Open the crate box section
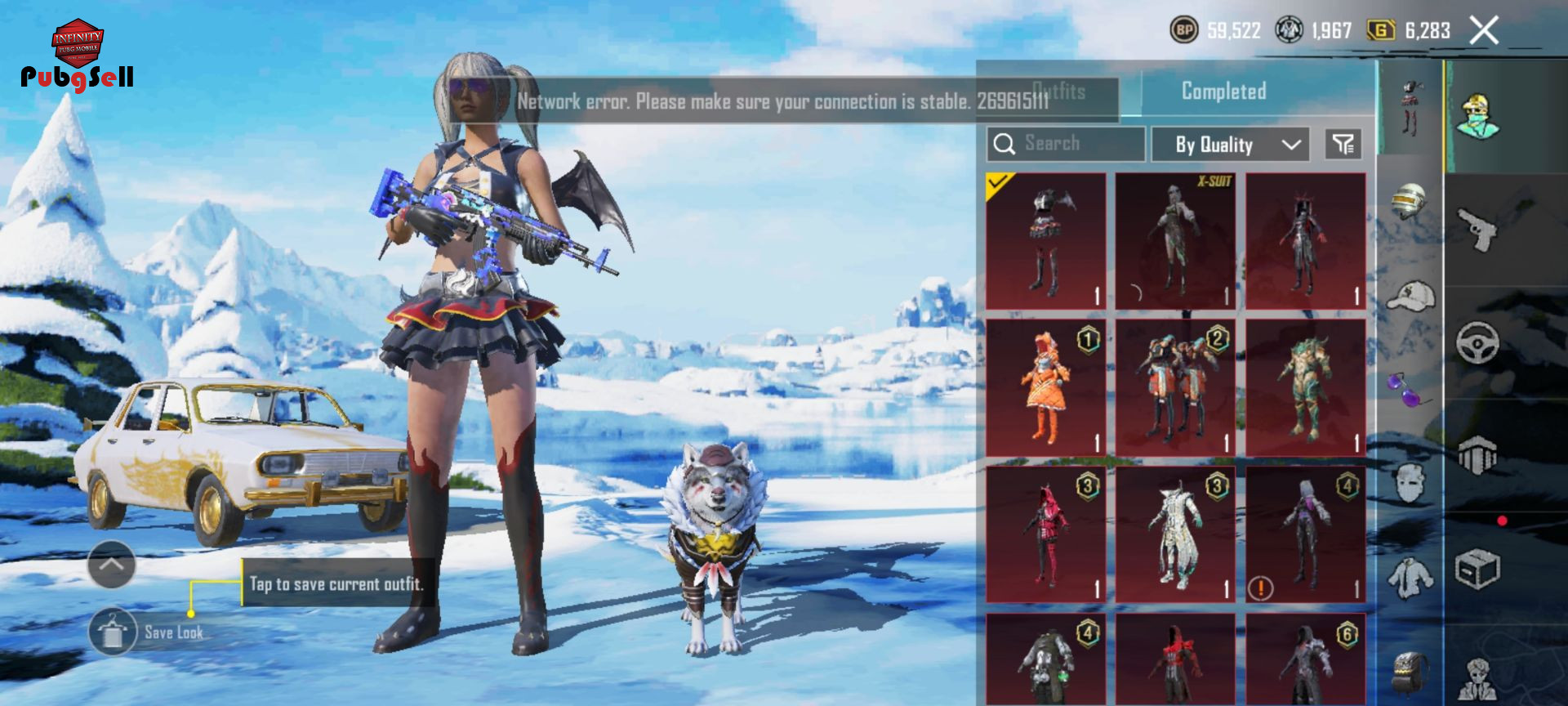This screenshot has height=706, width=1568. (x=1477, y=569)
